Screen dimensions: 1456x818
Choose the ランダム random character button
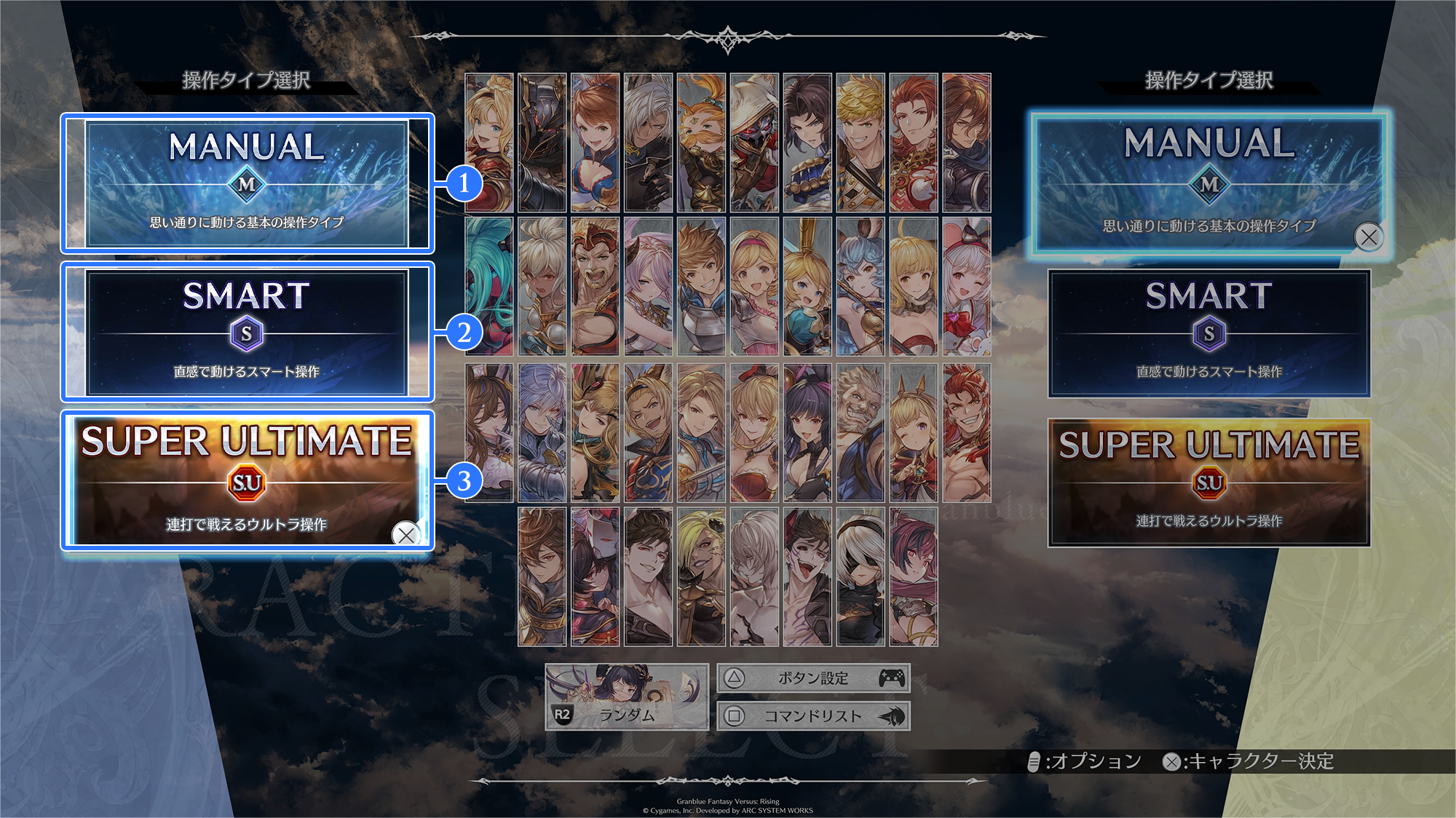point(627,696)
